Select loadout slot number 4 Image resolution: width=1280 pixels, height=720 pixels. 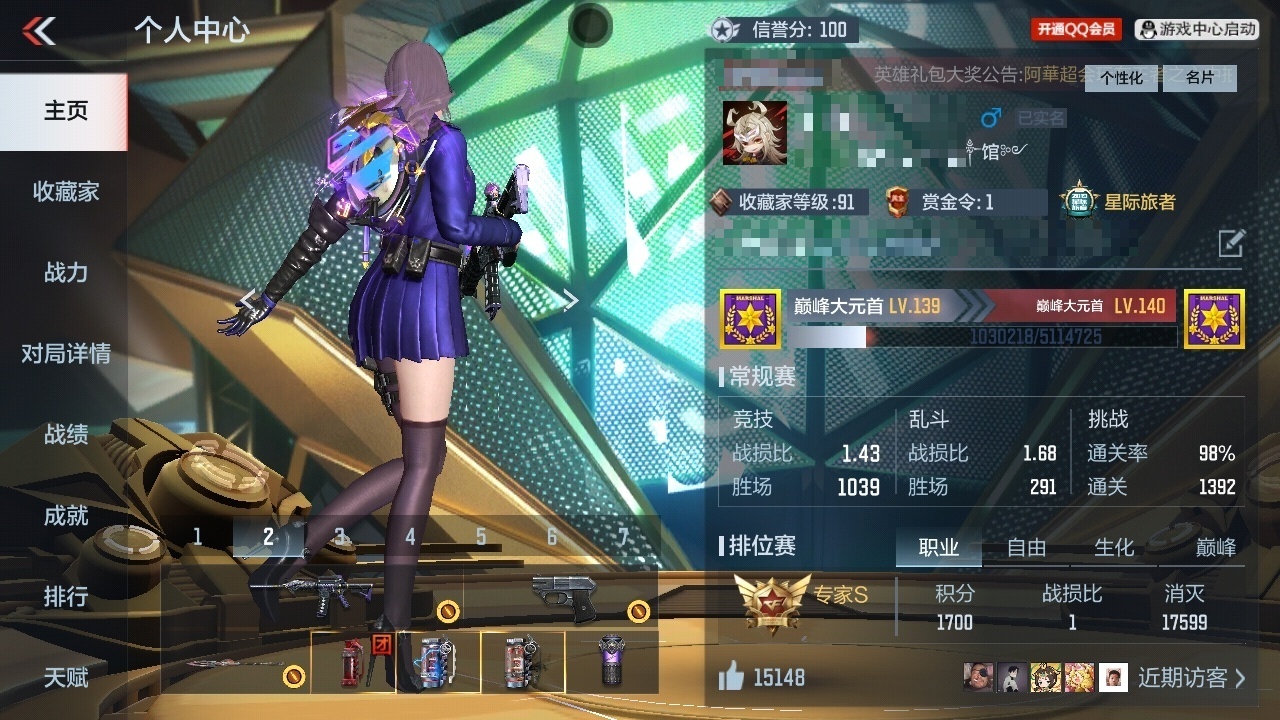[410, 537]
